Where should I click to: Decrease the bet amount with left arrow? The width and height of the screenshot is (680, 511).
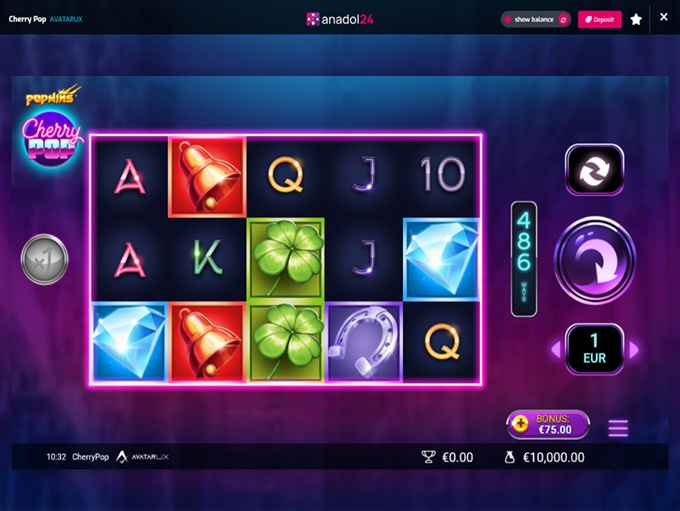coord(556,350)
